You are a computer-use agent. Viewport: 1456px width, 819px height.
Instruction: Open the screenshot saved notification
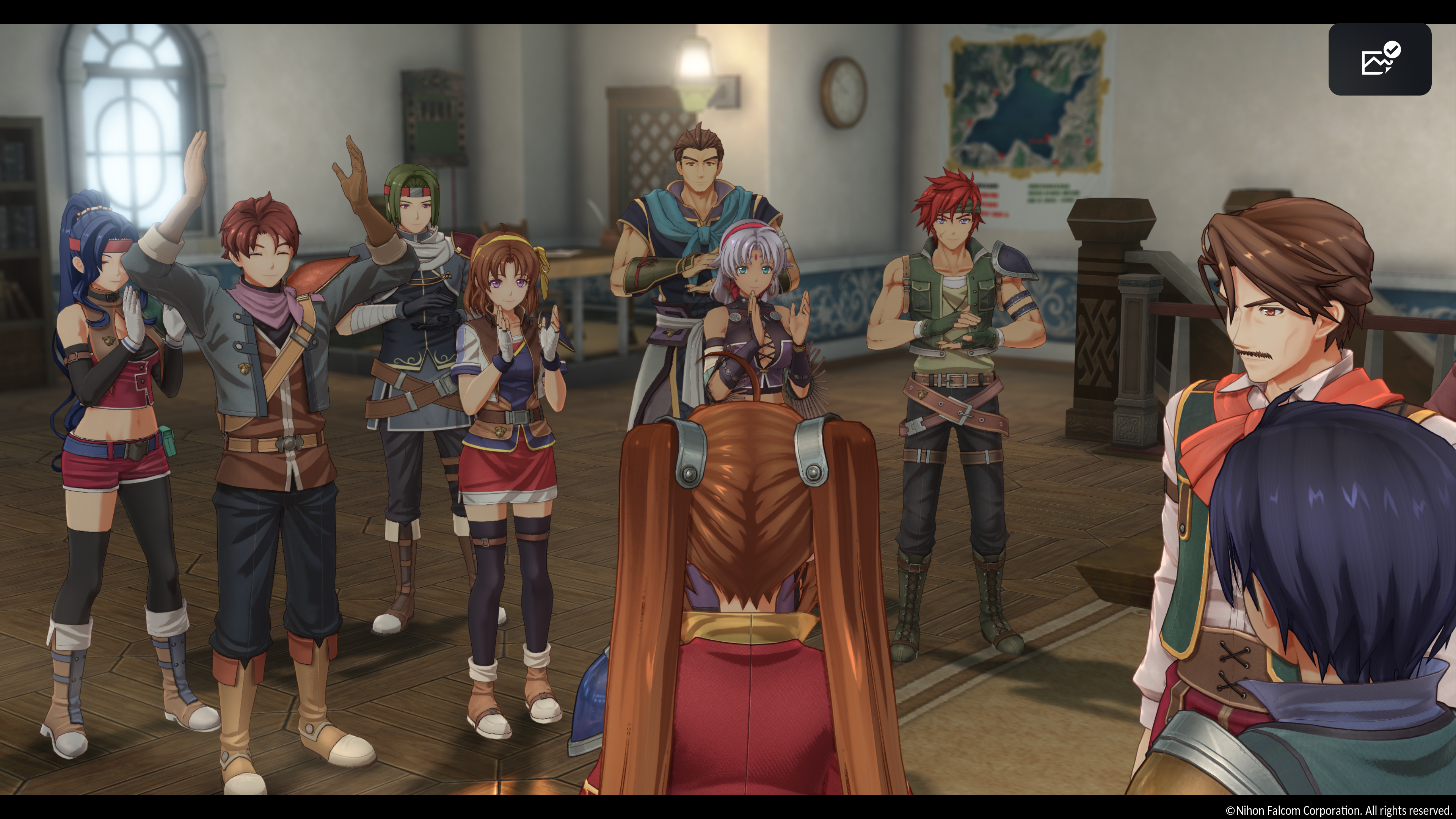[x=1379, y=60]
